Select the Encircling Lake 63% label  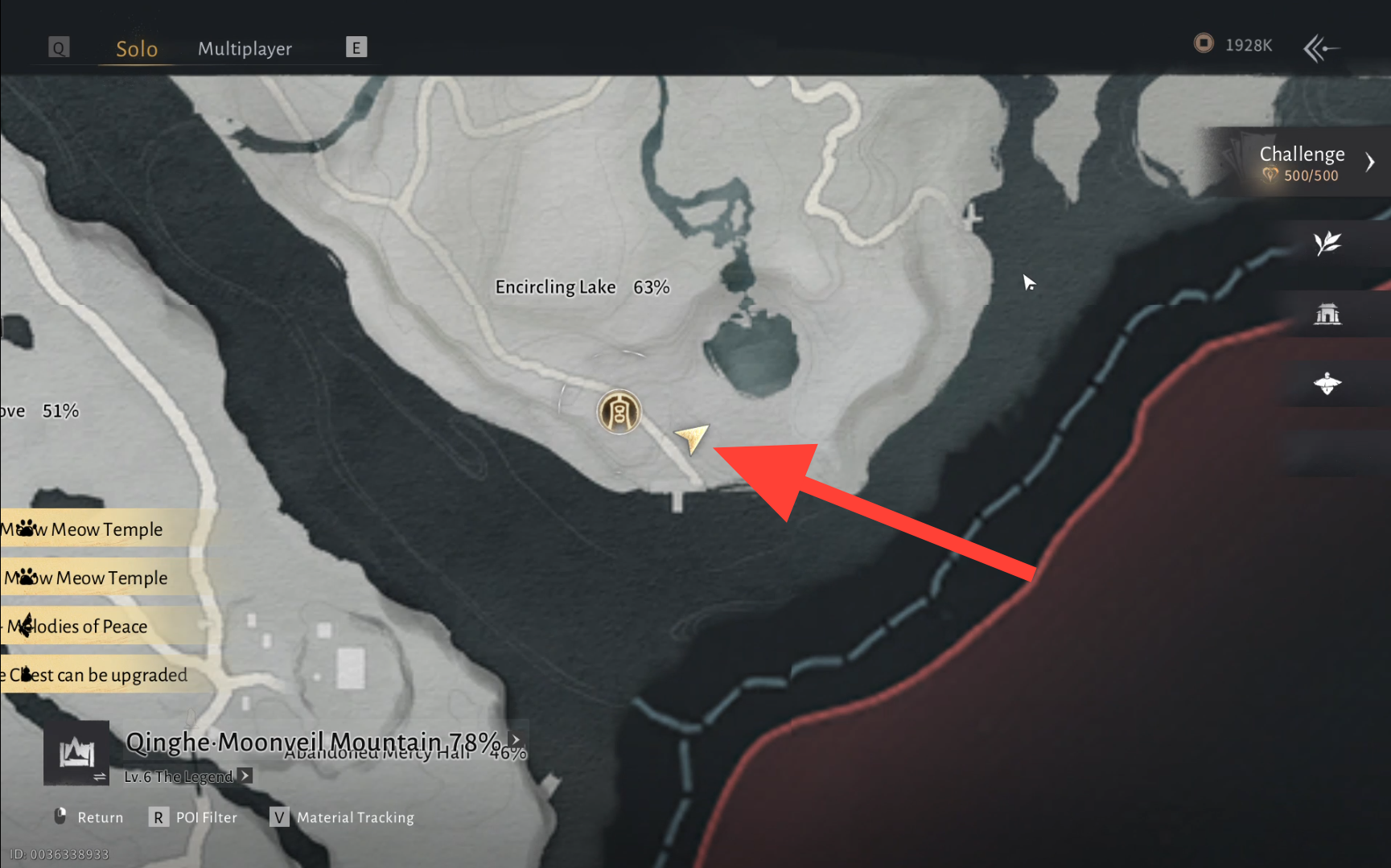pyautogui.click(x=582, y=287)
